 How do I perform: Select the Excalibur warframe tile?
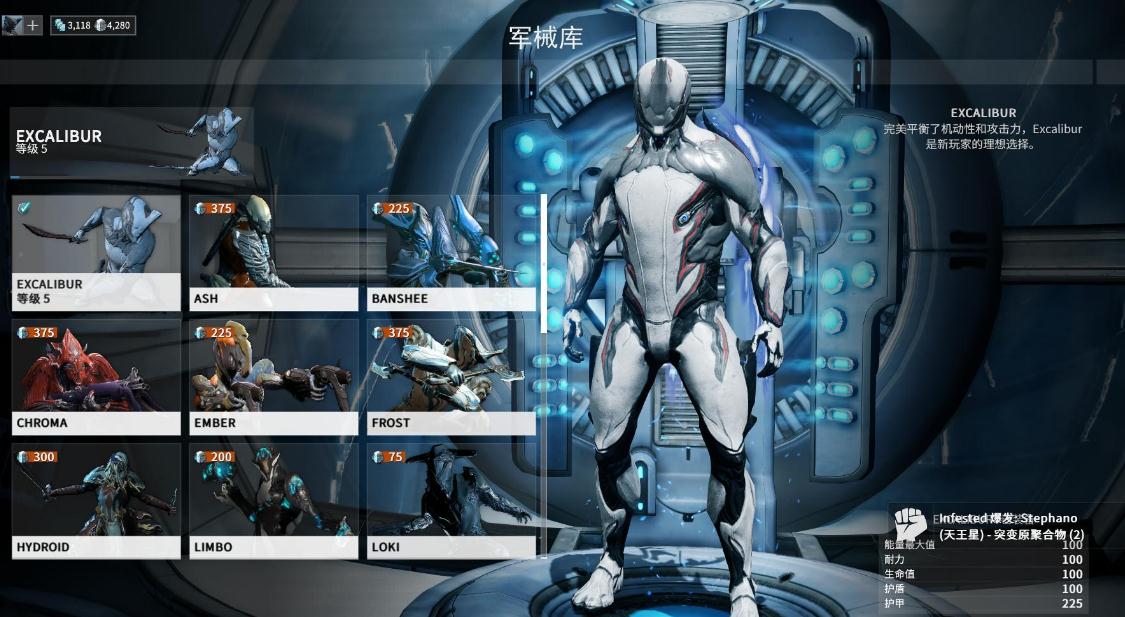[x=96, y=252]
